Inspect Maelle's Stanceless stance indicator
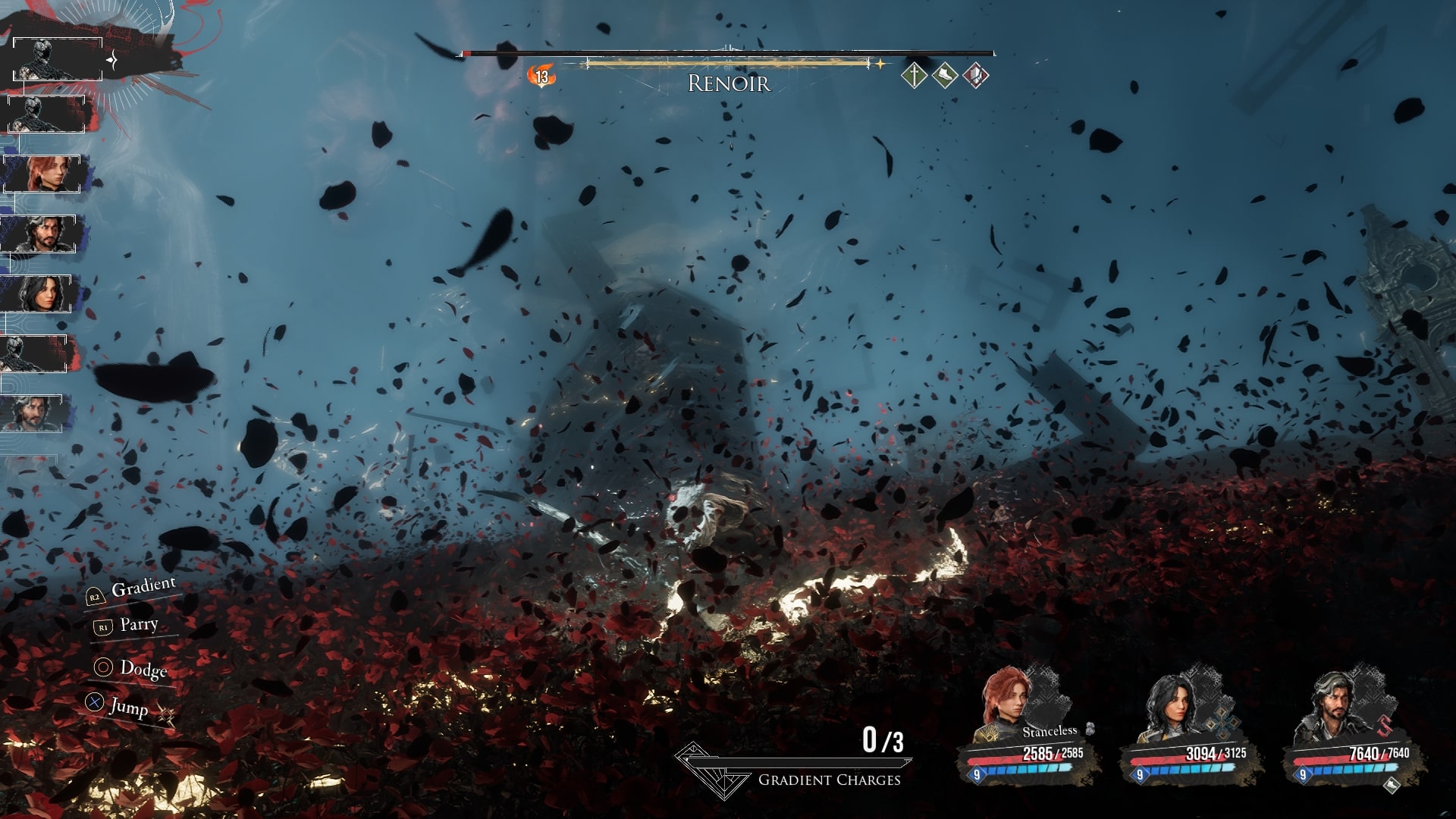Screen dimensions: 1456x819 click(1050, 731)
